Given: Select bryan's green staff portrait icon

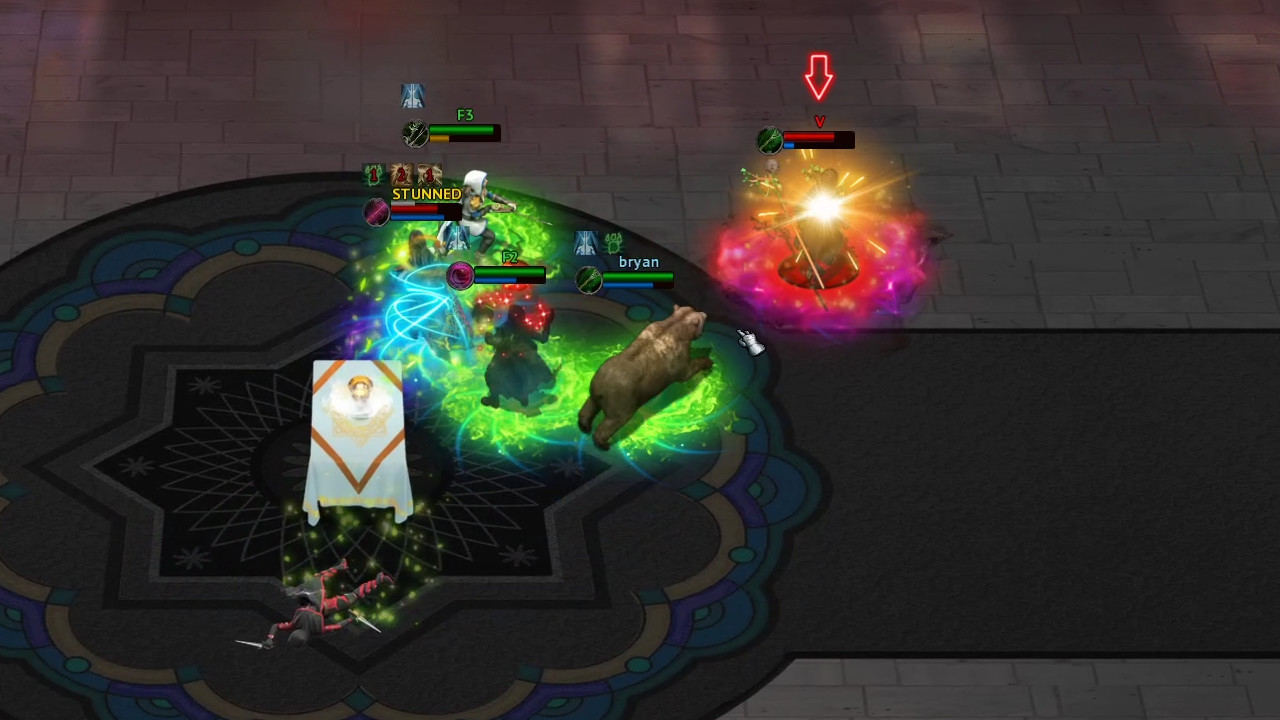Looking at the screenshot, I should 589,278.
